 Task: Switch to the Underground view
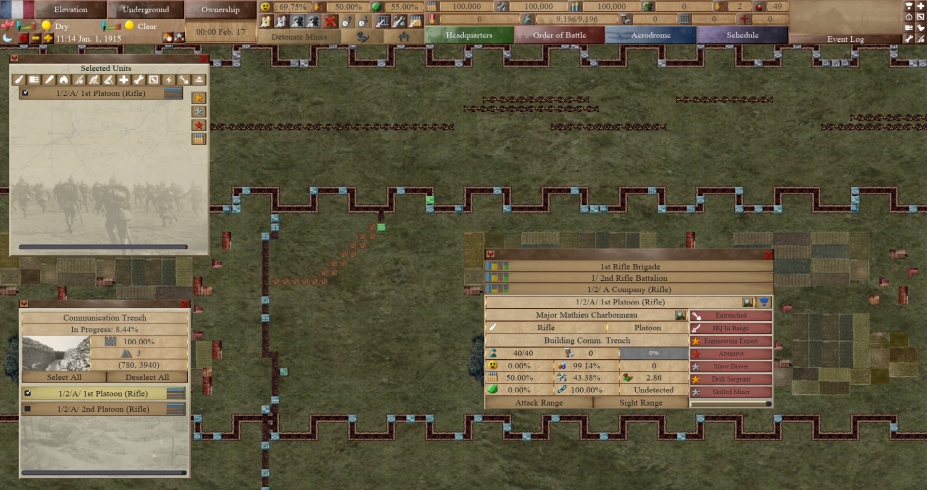coord(146,9)
